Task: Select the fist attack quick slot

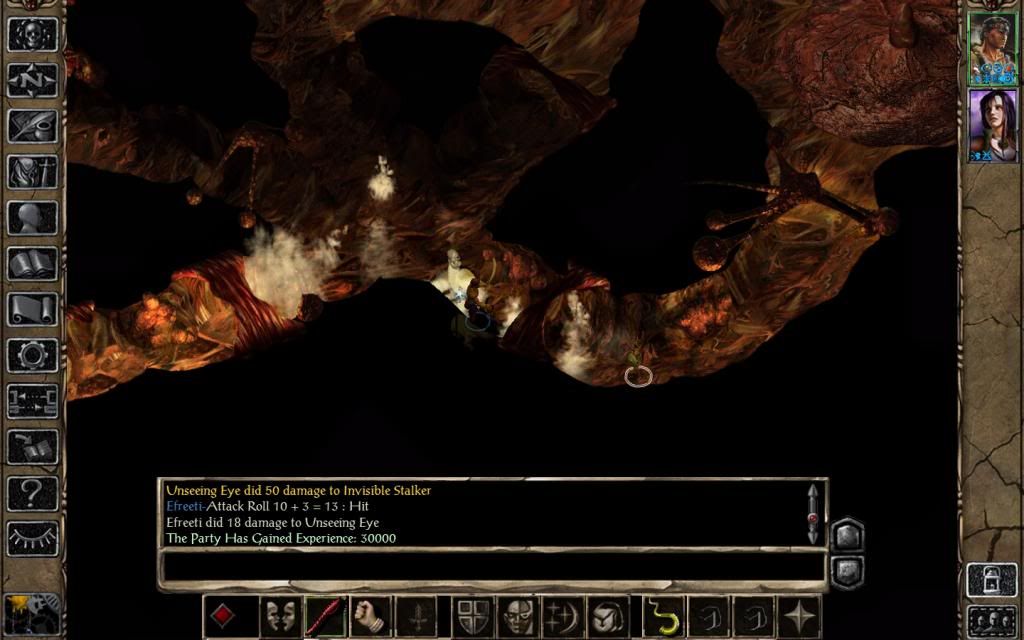Action: point(371,616)
